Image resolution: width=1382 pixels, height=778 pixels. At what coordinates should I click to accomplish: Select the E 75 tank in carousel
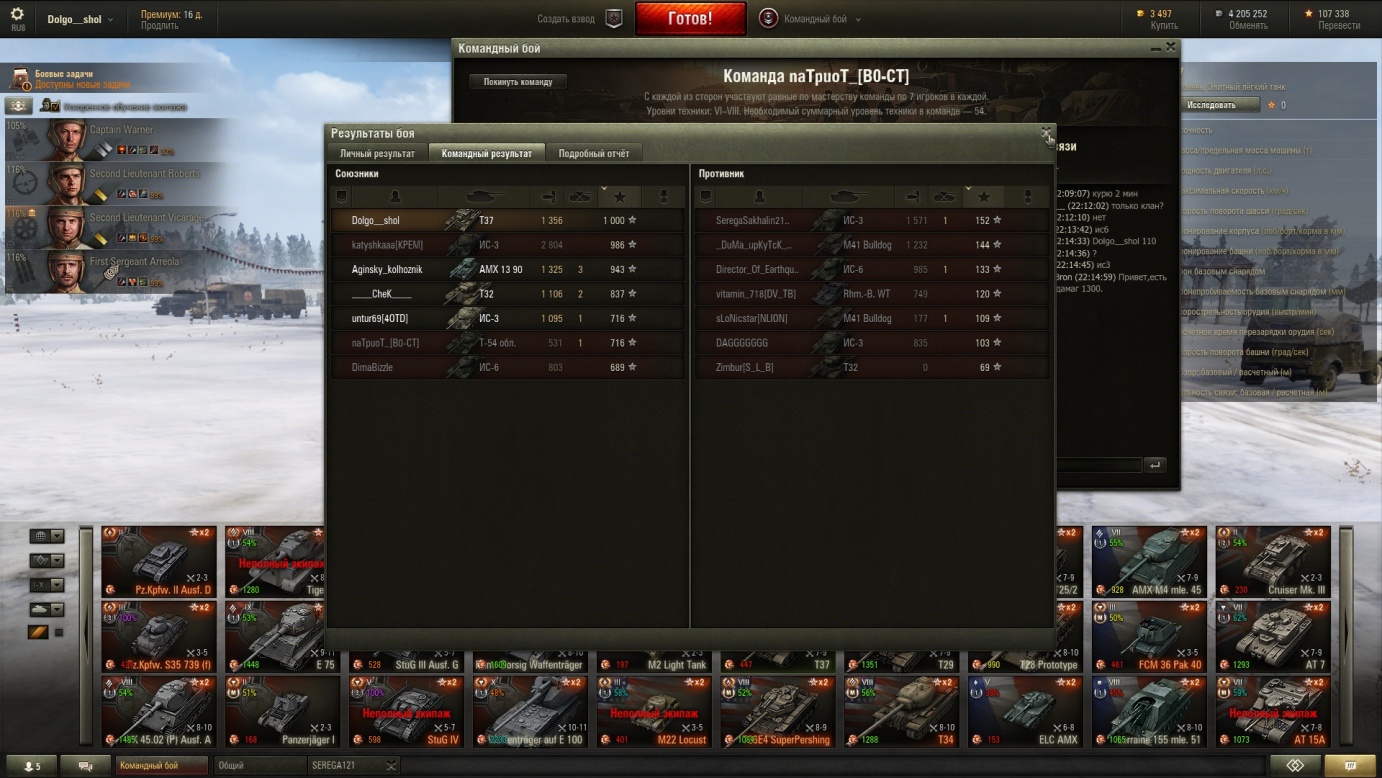click(285, 635)
